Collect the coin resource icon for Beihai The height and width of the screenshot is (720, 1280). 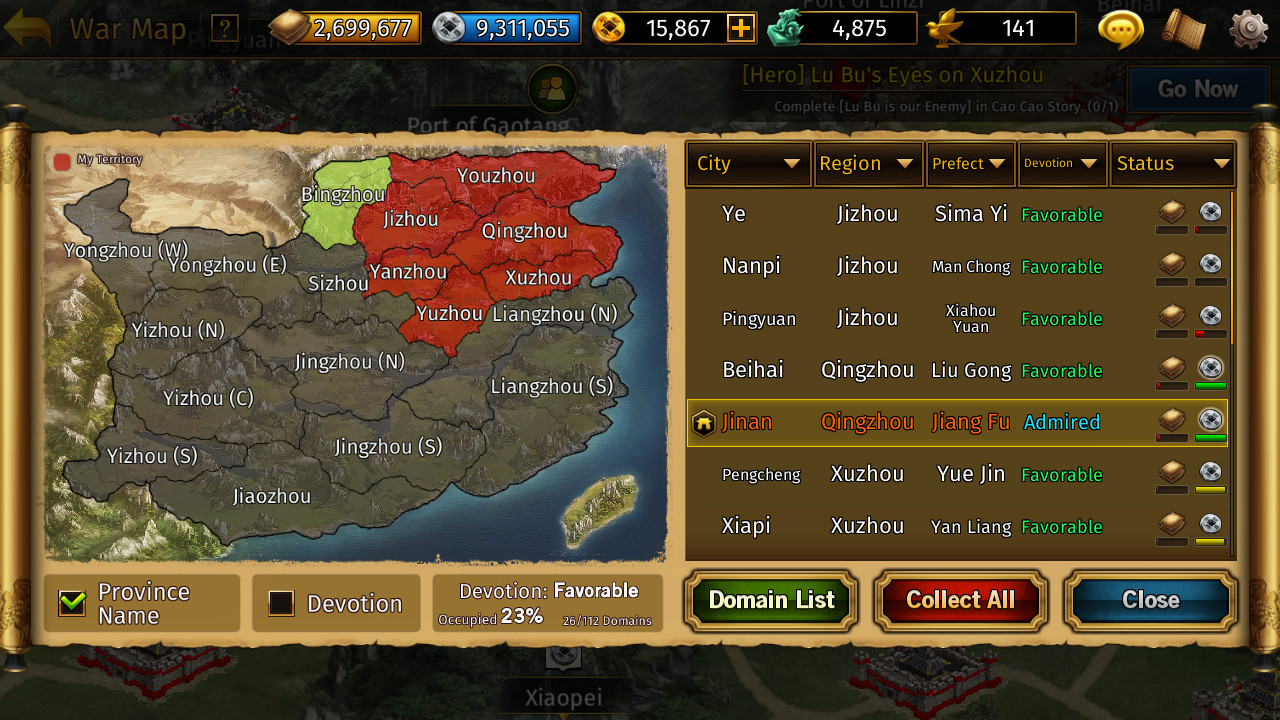click(1210, 366)
